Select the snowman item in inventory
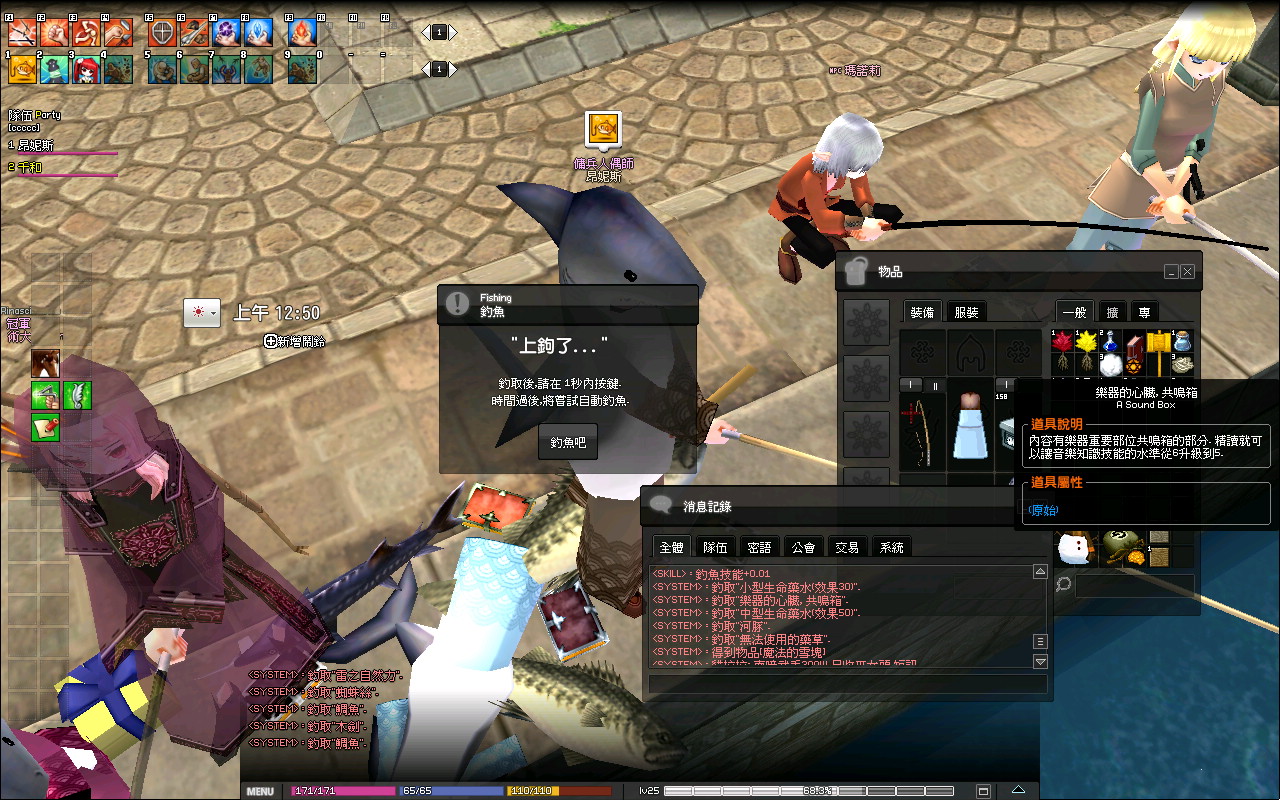Image resolution: width=1280 pixels, height=800 pixels. pos(1074,547)
